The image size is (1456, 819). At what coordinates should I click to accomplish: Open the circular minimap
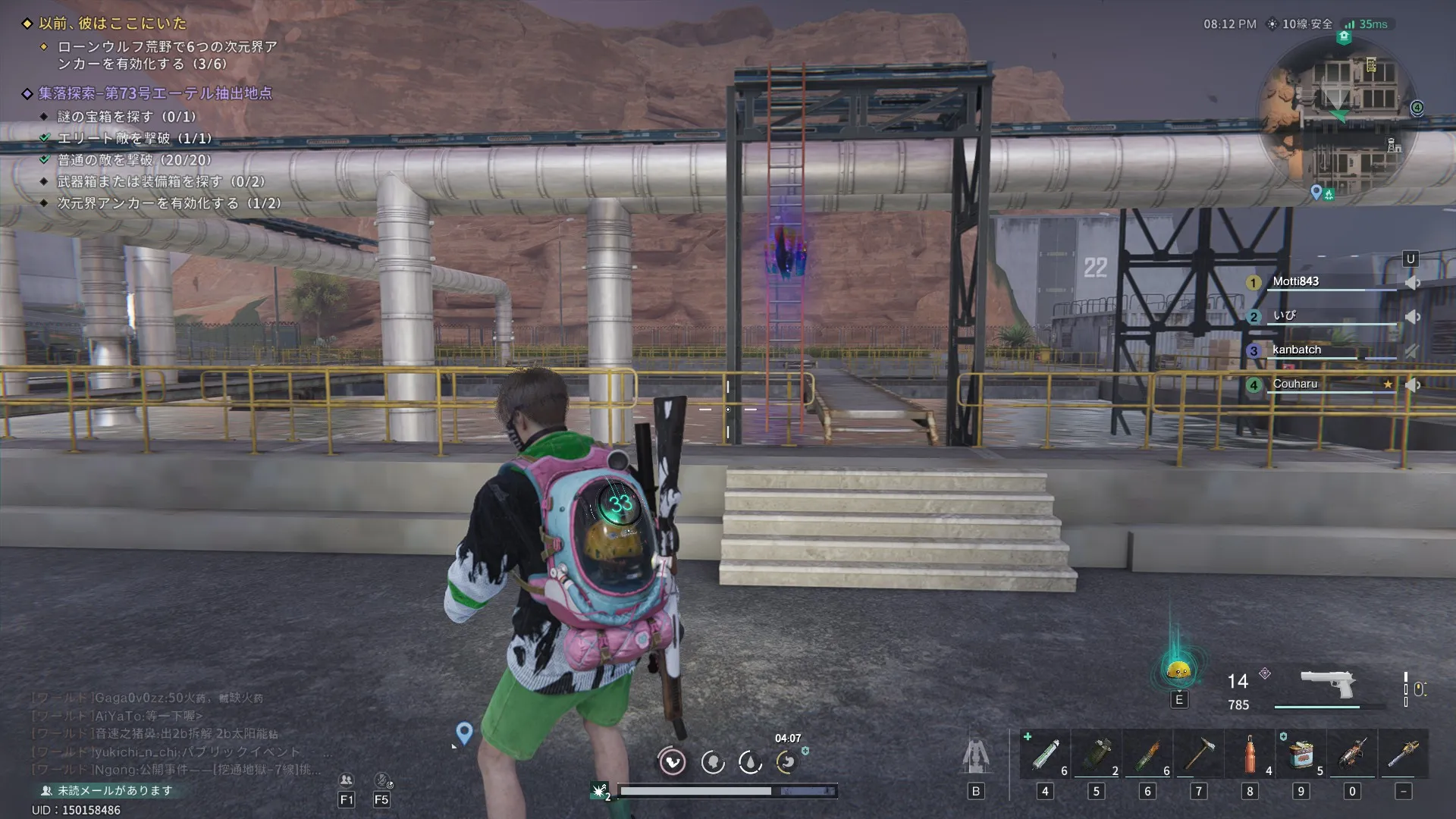(x=1338, y=118)
